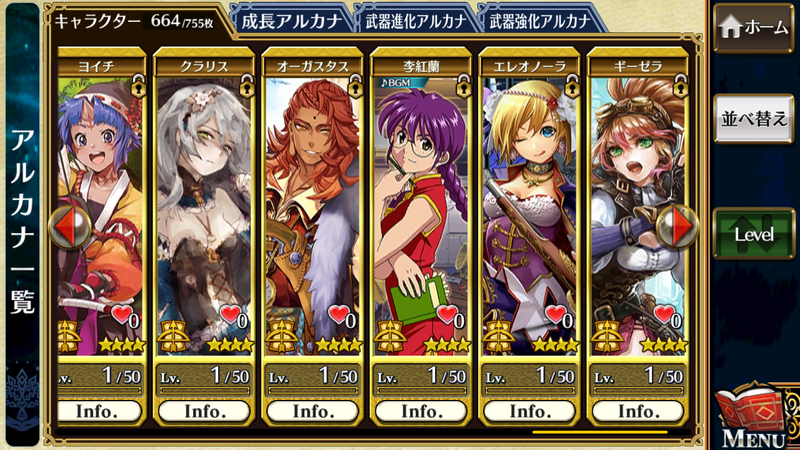
Task: Pick the オーガスタス character card
Action: [x=311, y=200]
